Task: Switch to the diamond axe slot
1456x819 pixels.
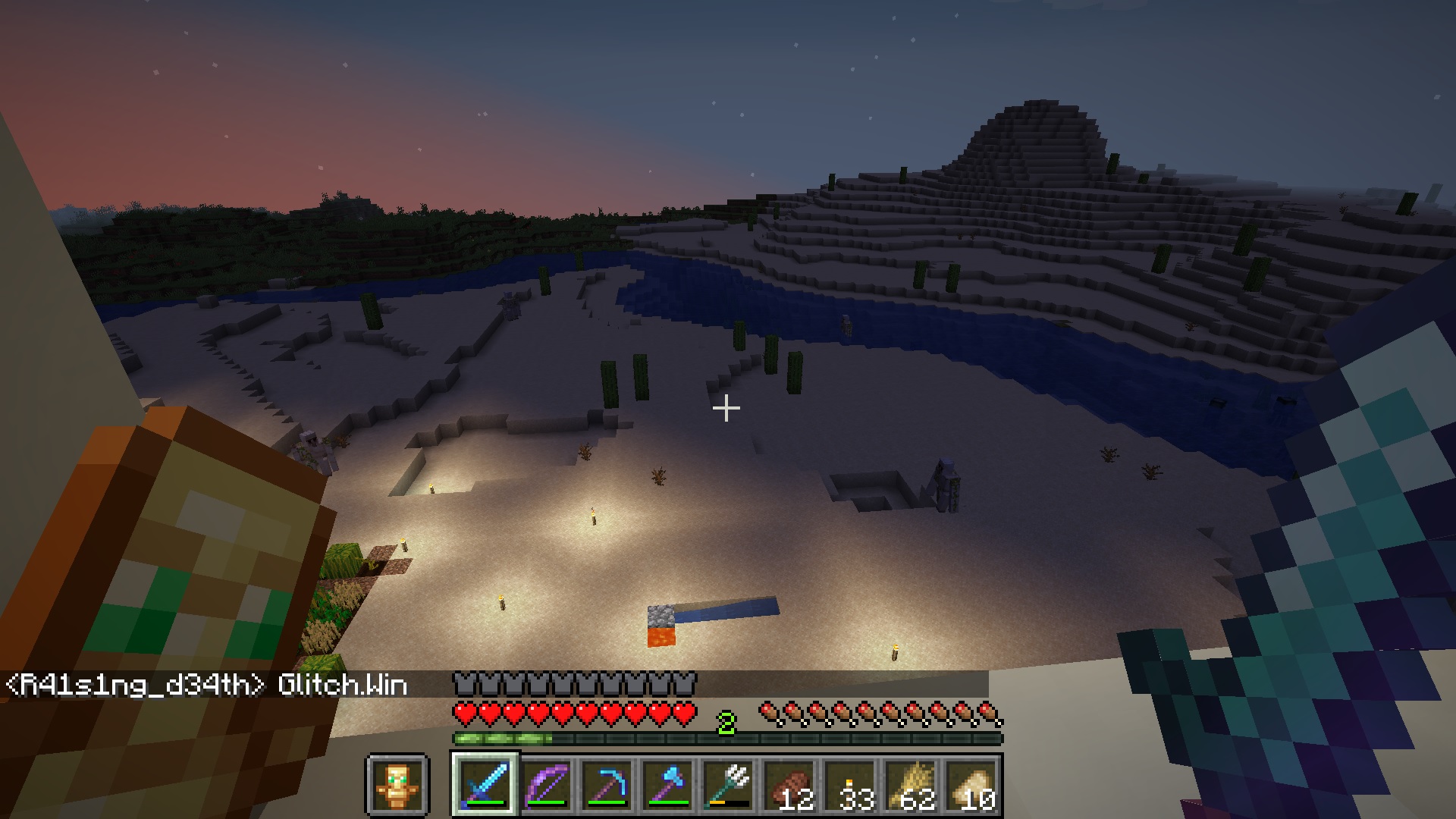Action: coord(667,785)
